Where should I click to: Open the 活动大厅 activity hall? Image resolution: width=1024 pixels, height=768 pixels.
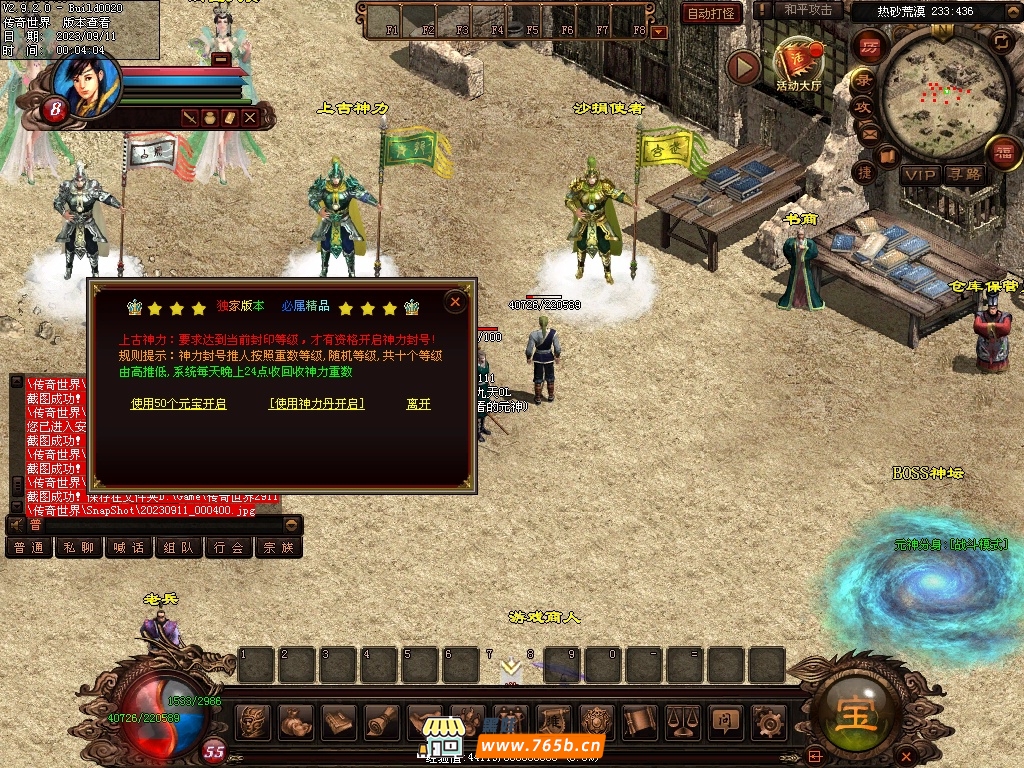coord(798,66)
